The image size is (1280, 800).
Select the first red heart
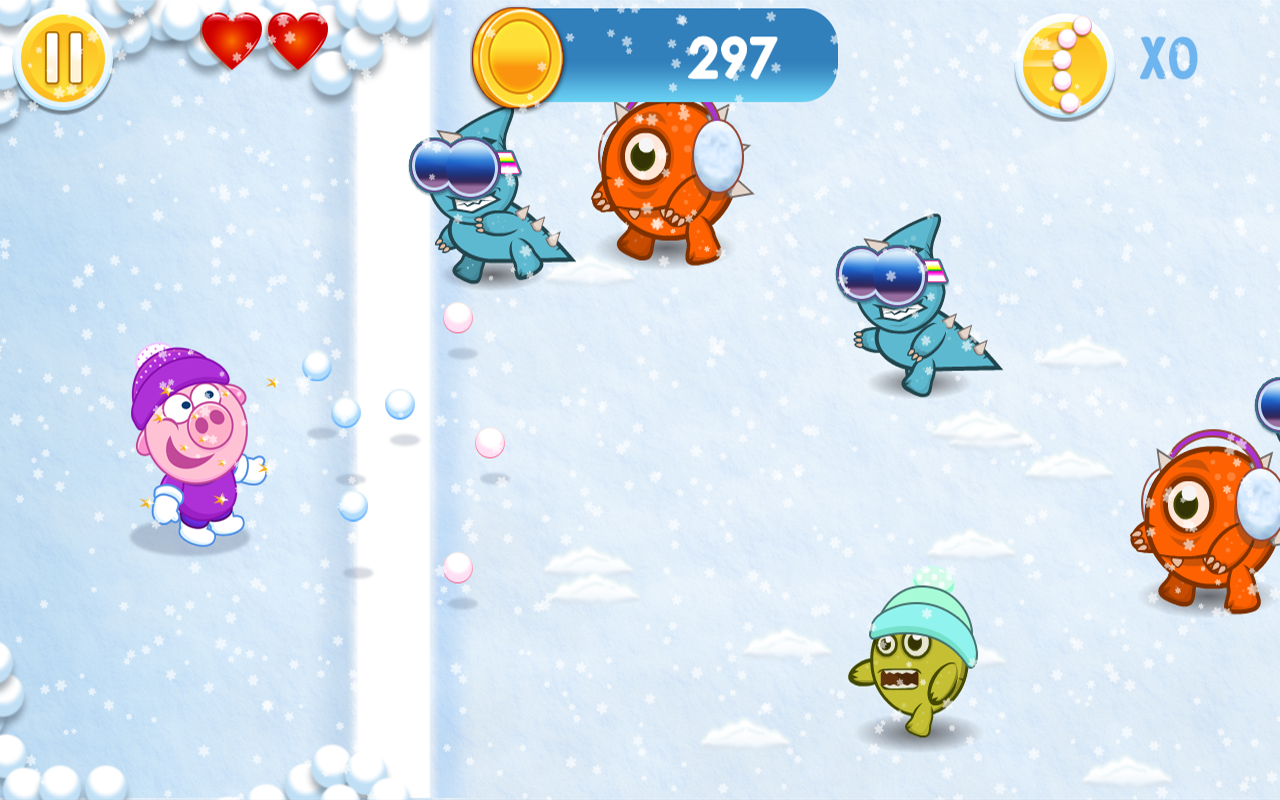click(232, 42)
